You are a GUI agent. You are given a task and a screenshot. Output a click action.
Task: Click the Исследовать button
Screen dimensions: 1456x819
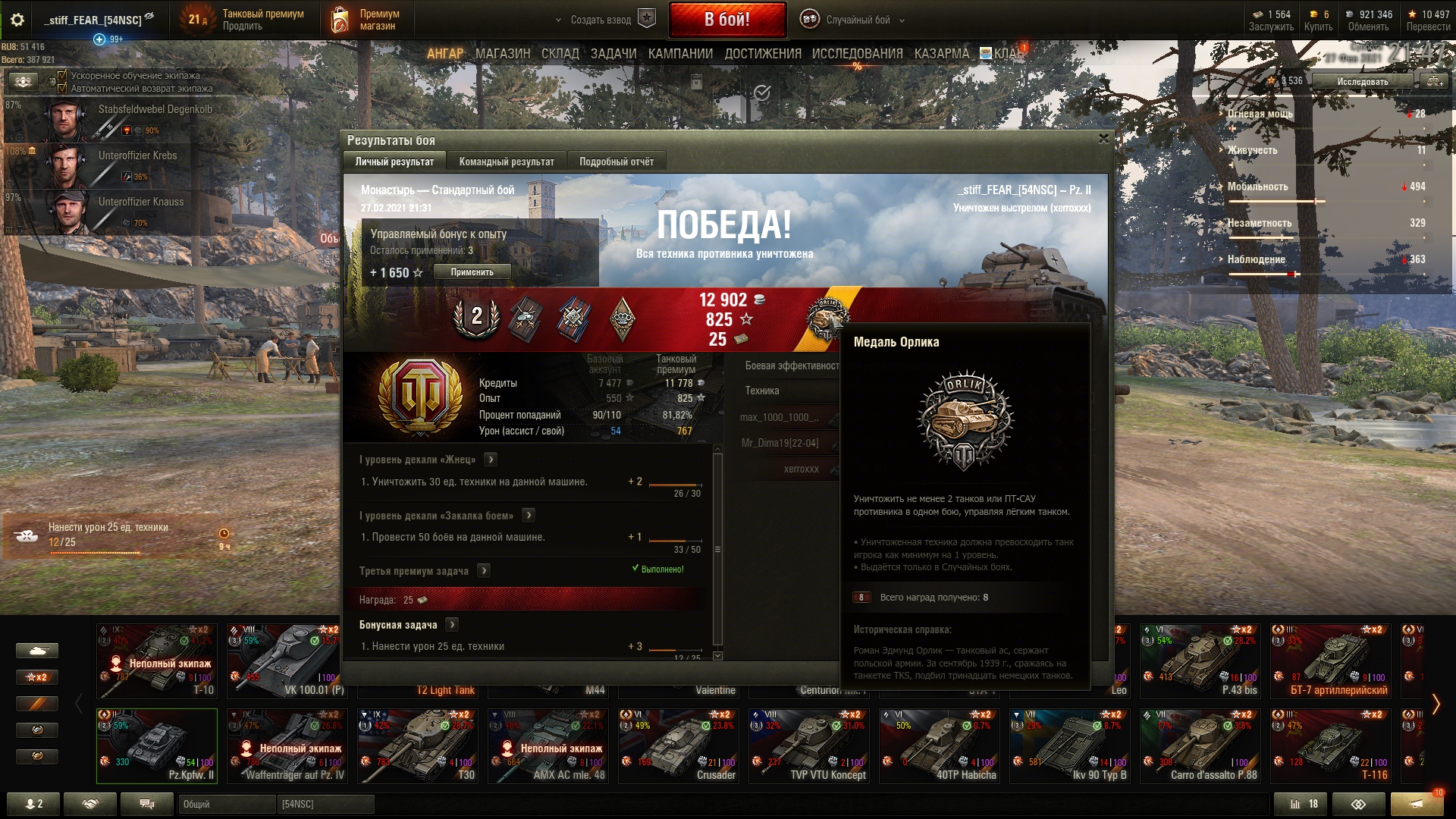coord(1362,81)
